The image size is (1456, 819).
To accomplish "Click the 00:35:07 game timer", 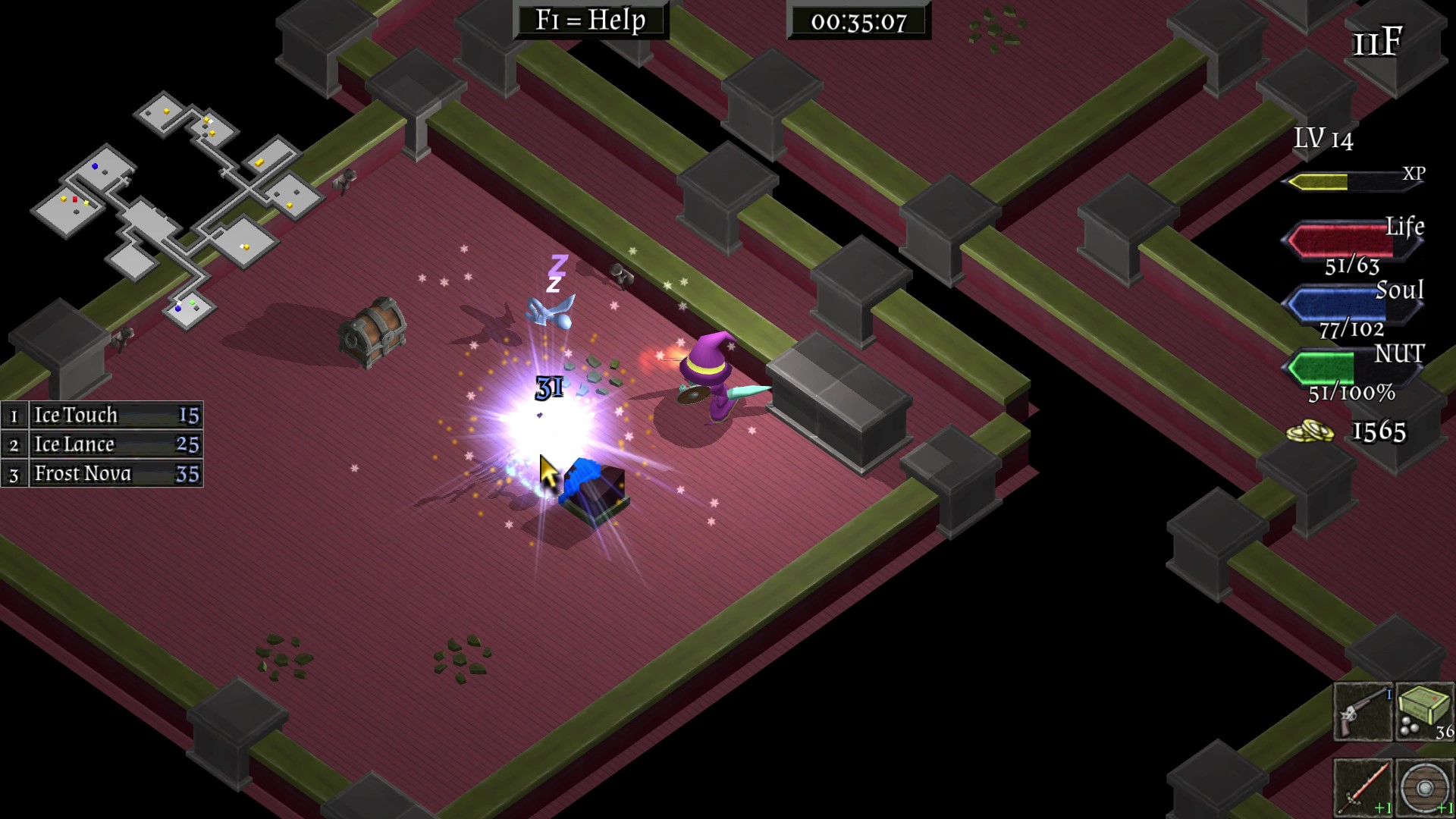I will click(858, 20).
